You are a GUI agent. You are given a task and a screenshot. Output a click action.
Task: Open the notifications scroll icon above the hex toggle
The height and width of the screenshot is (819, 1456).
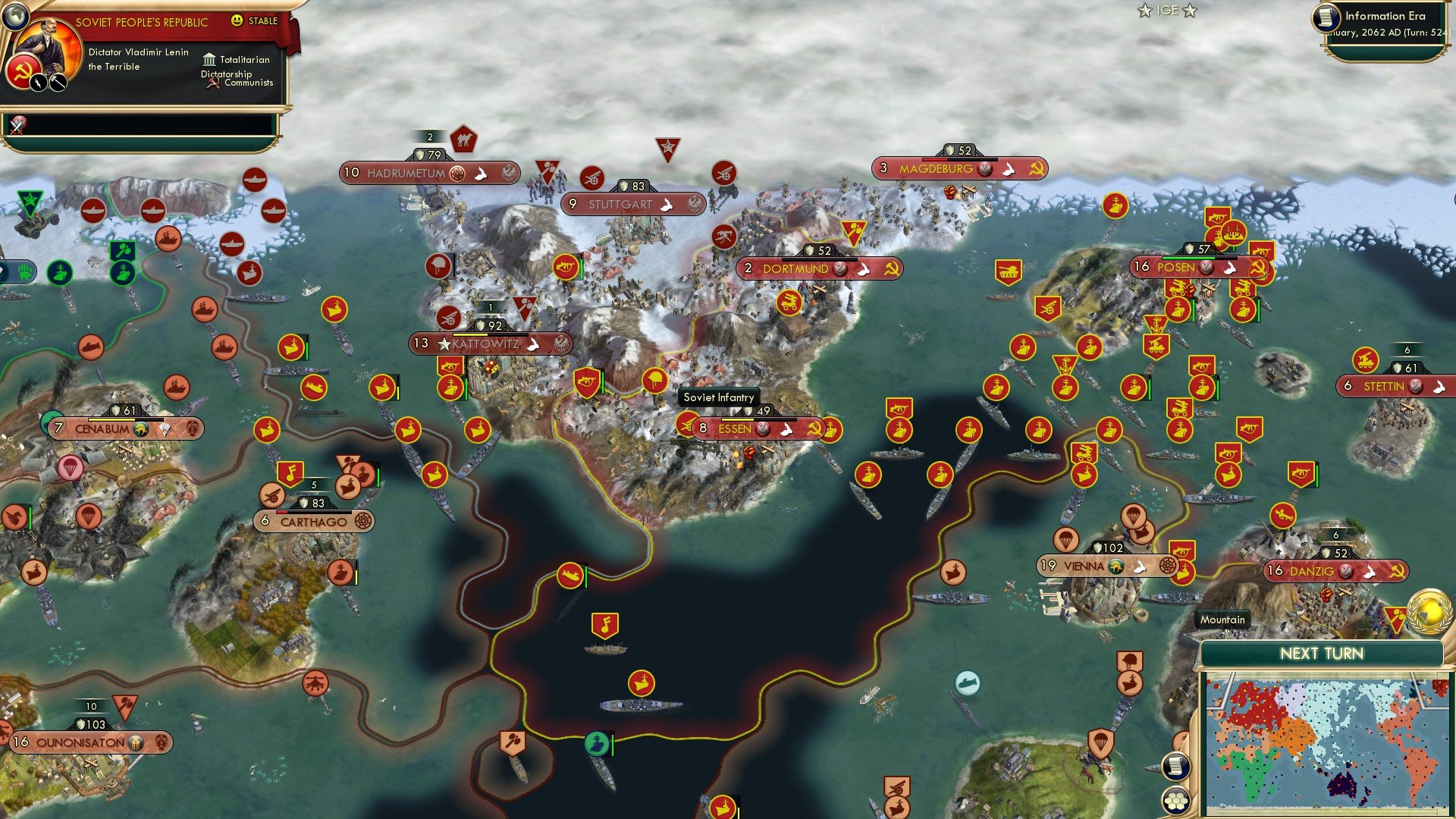[x=1176, y=767]
